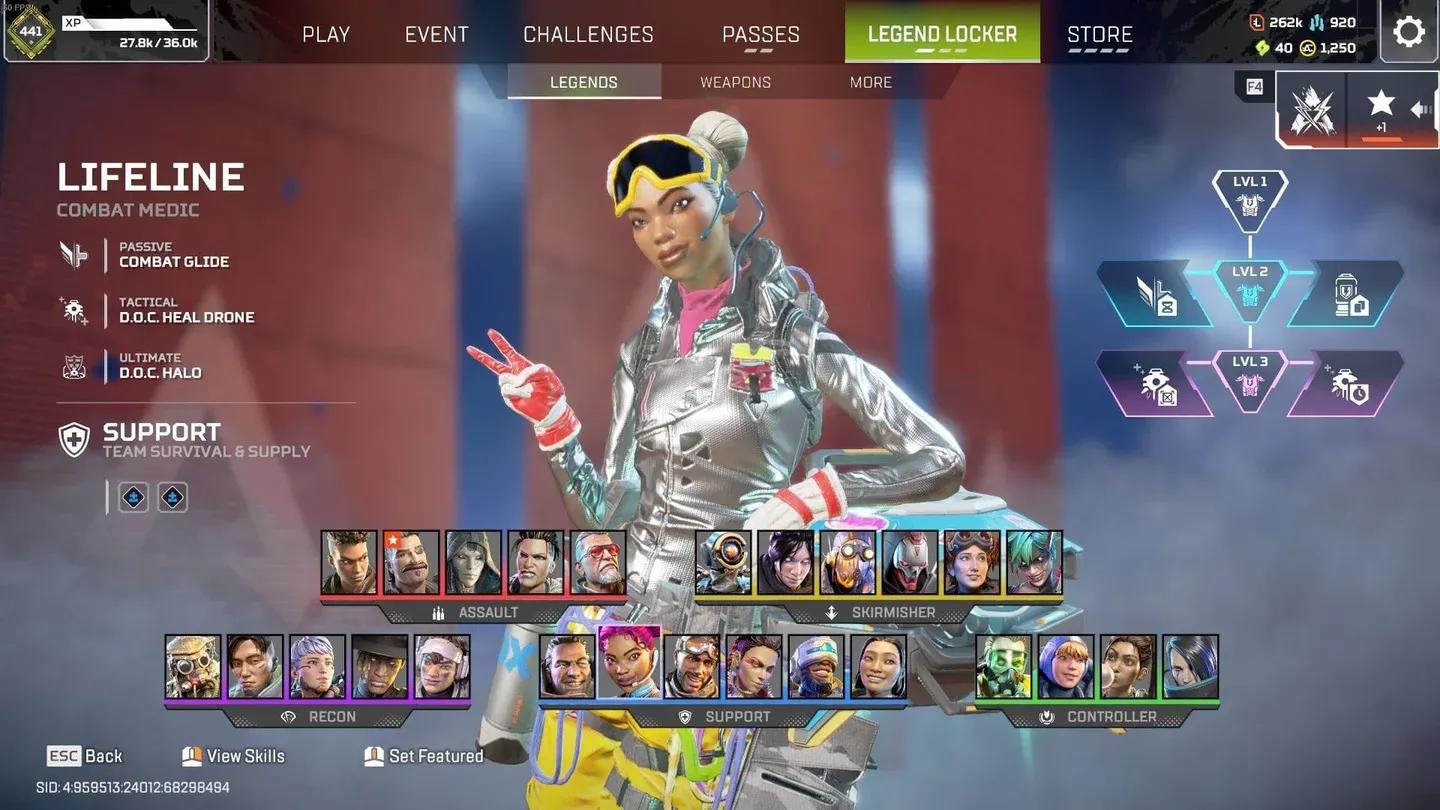This screenshot has width=1440, height=810.
Task: Click the Set Featured button
Action: coord(423,756)
